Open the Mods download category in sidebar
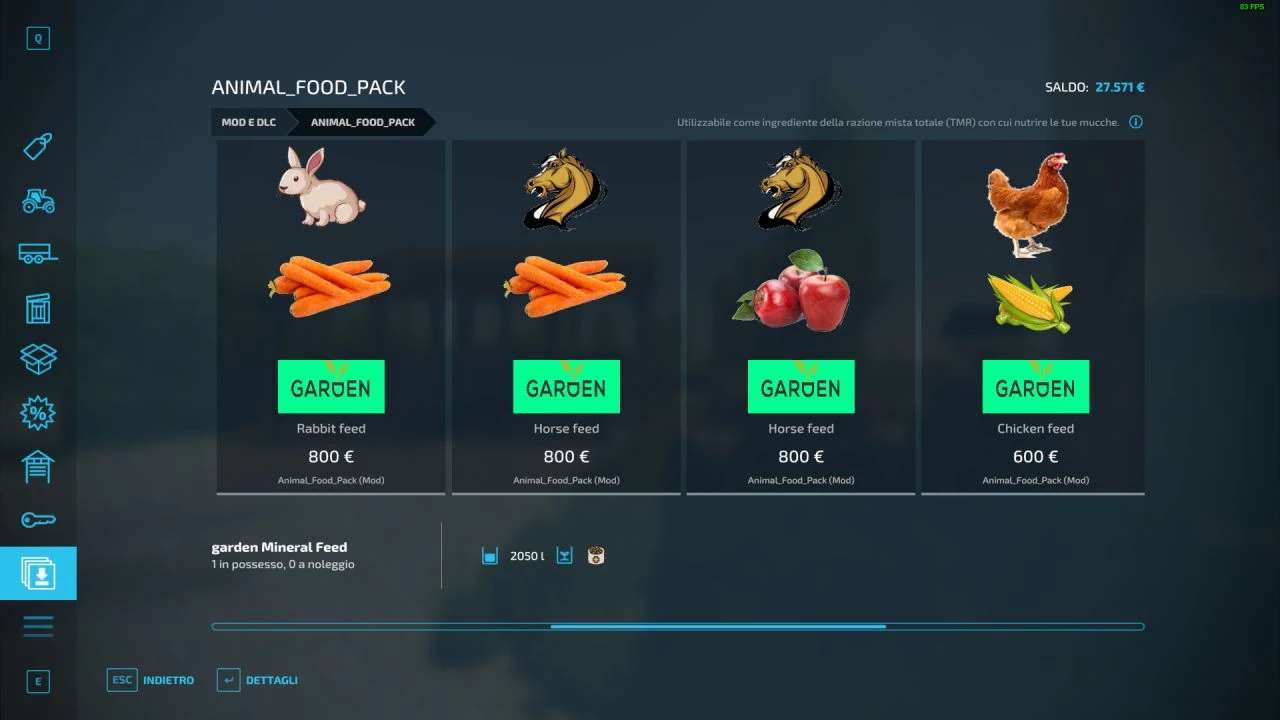 coord(38,573)
